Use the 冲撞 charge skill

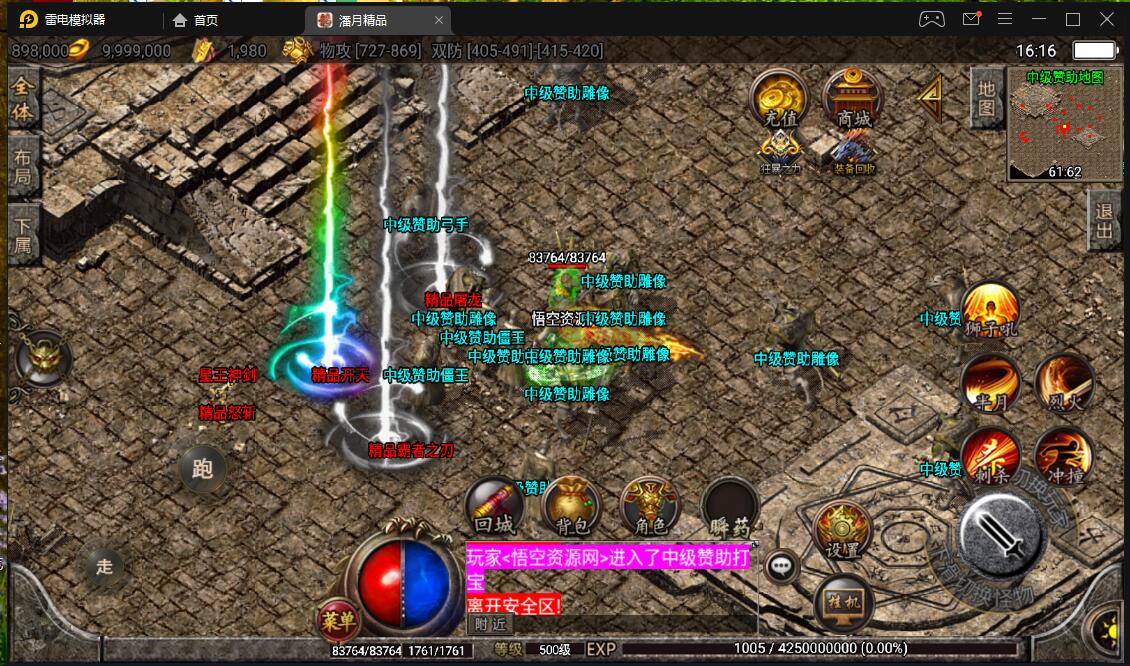[x=1064, y=455]
